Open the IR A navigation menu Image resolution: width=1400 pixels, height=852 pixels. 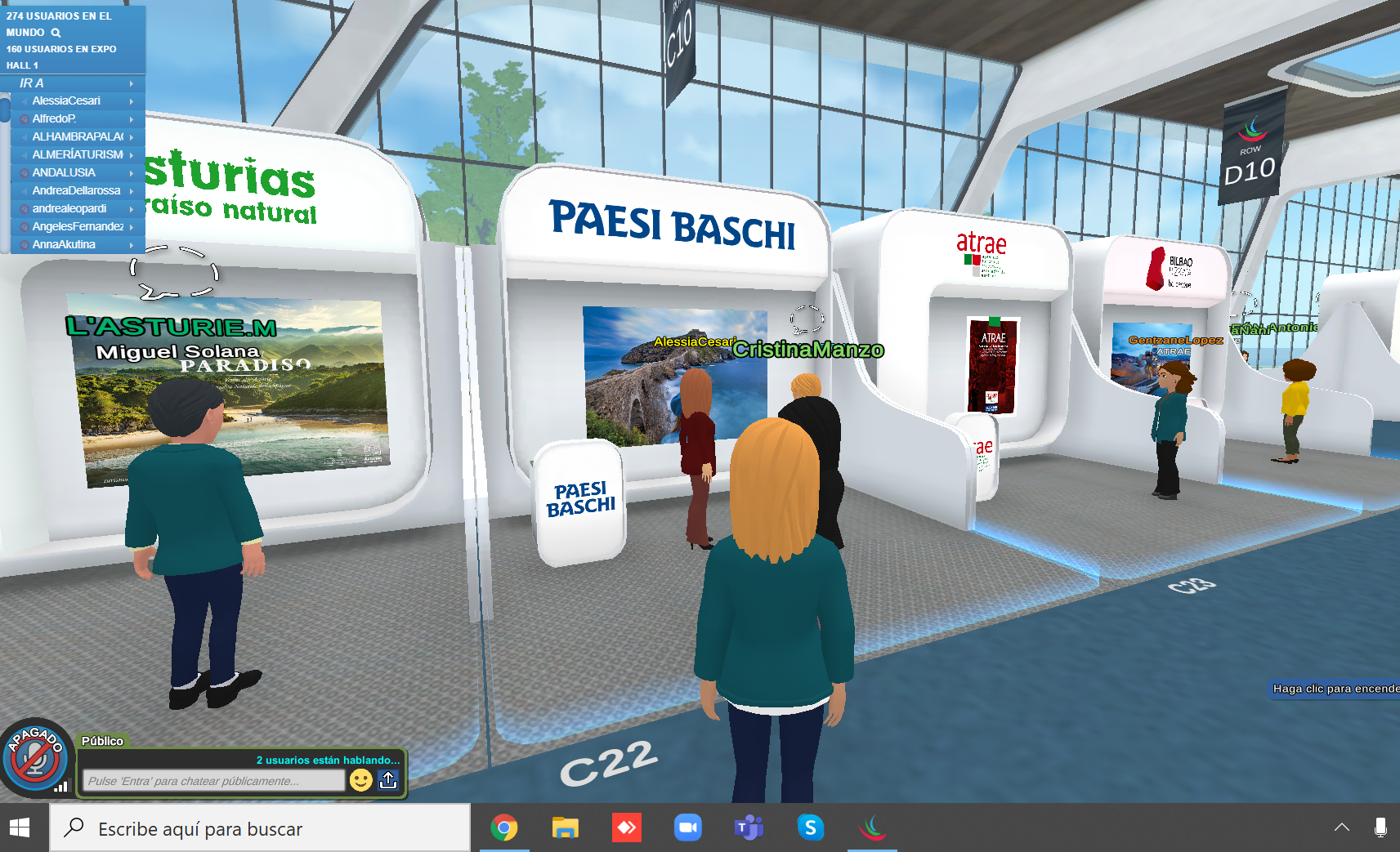pos(74,83)
